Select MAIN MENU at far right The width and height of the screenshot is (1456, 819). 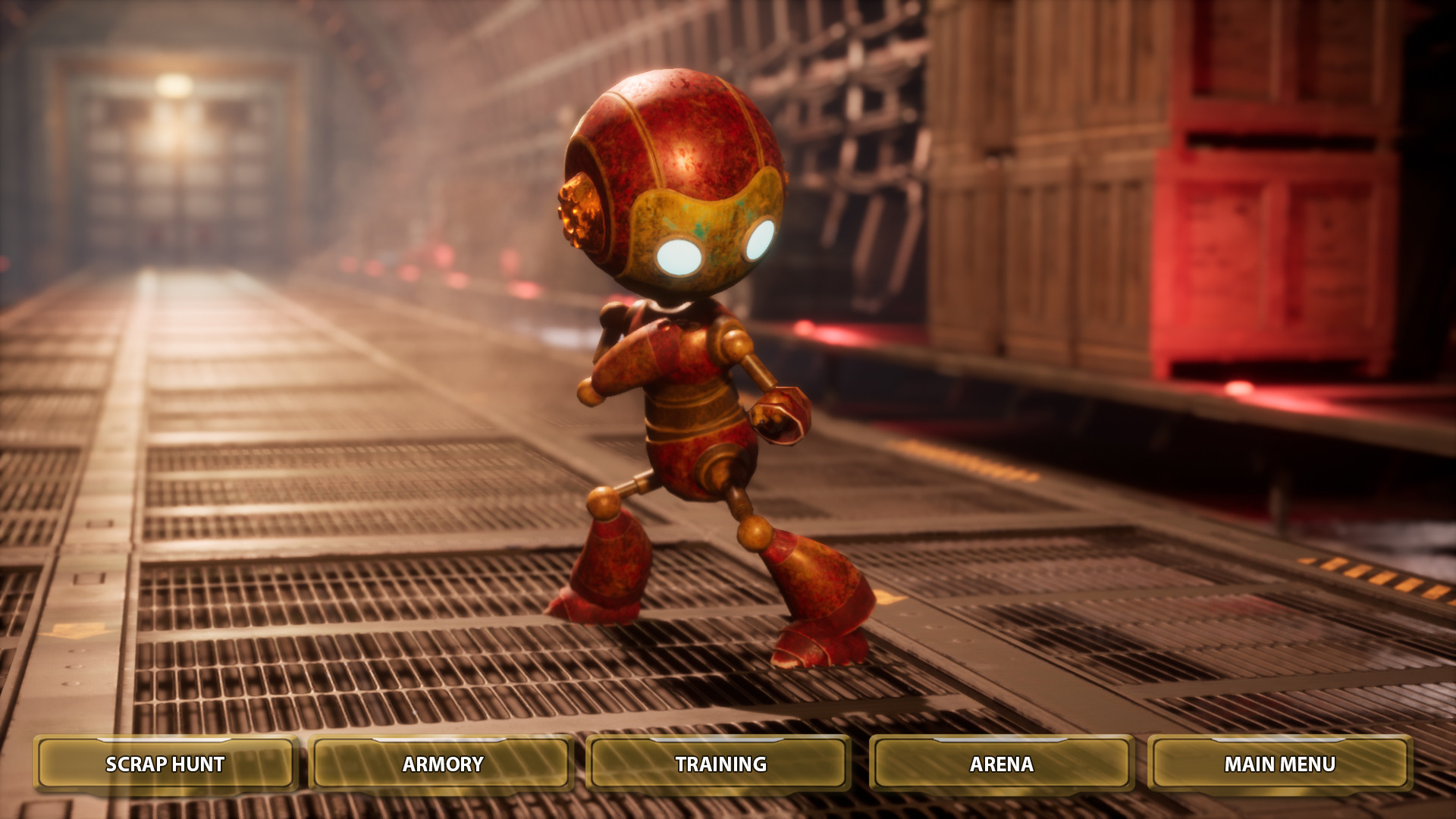[x=1280, y=765]
